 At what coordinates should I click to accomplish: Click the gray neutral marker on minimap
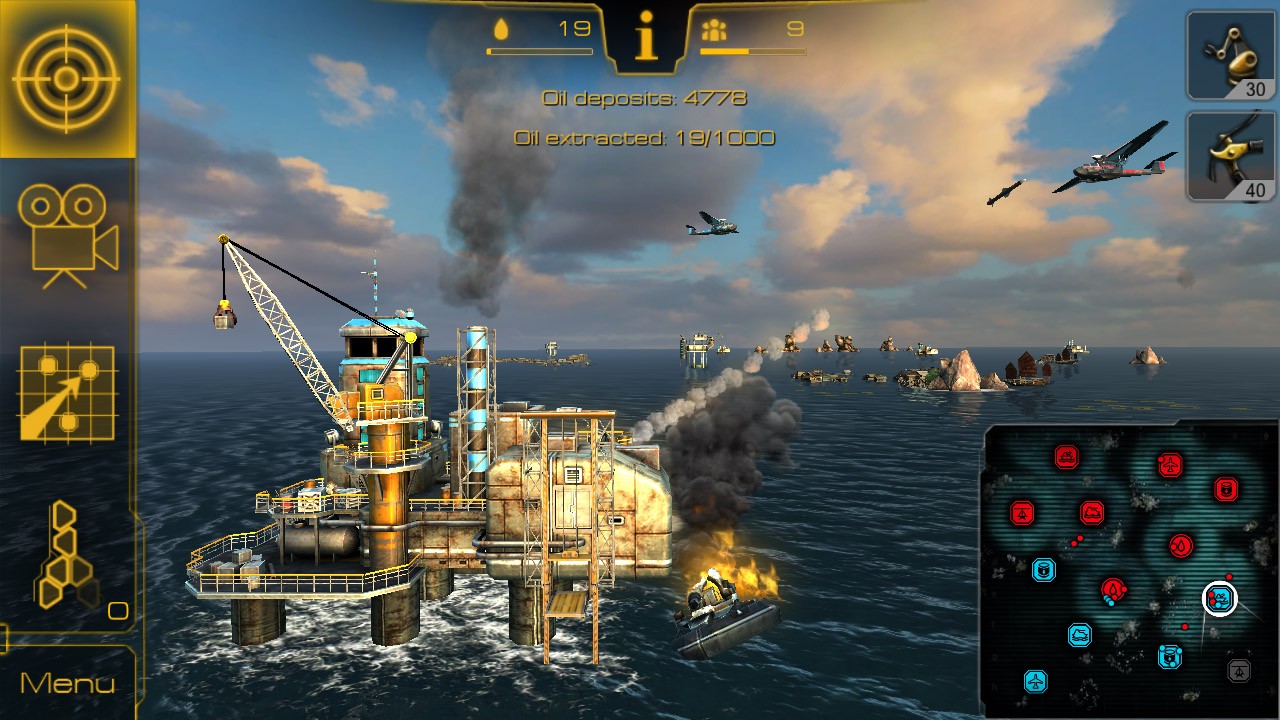[1238, 670]
